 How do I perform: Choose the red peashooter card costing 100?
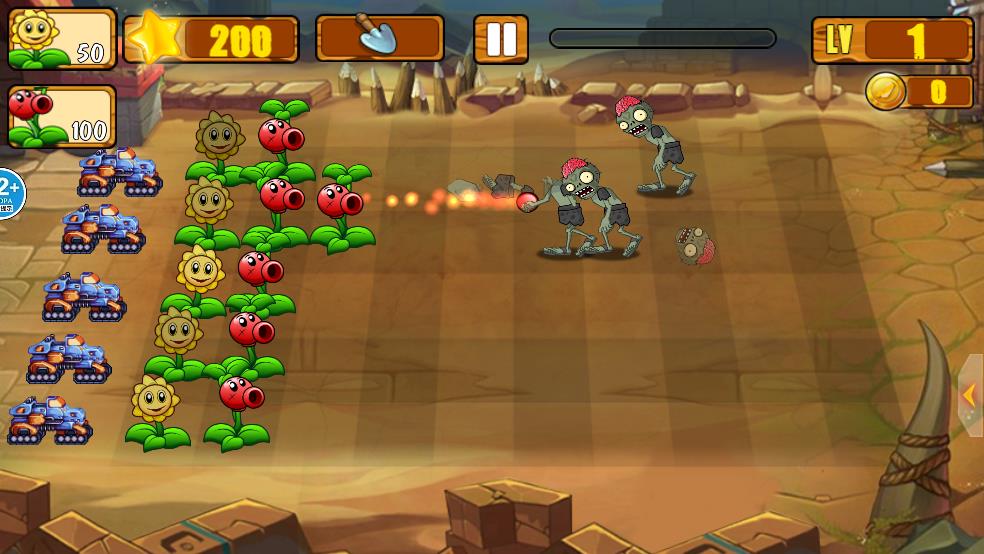[61, 117]
